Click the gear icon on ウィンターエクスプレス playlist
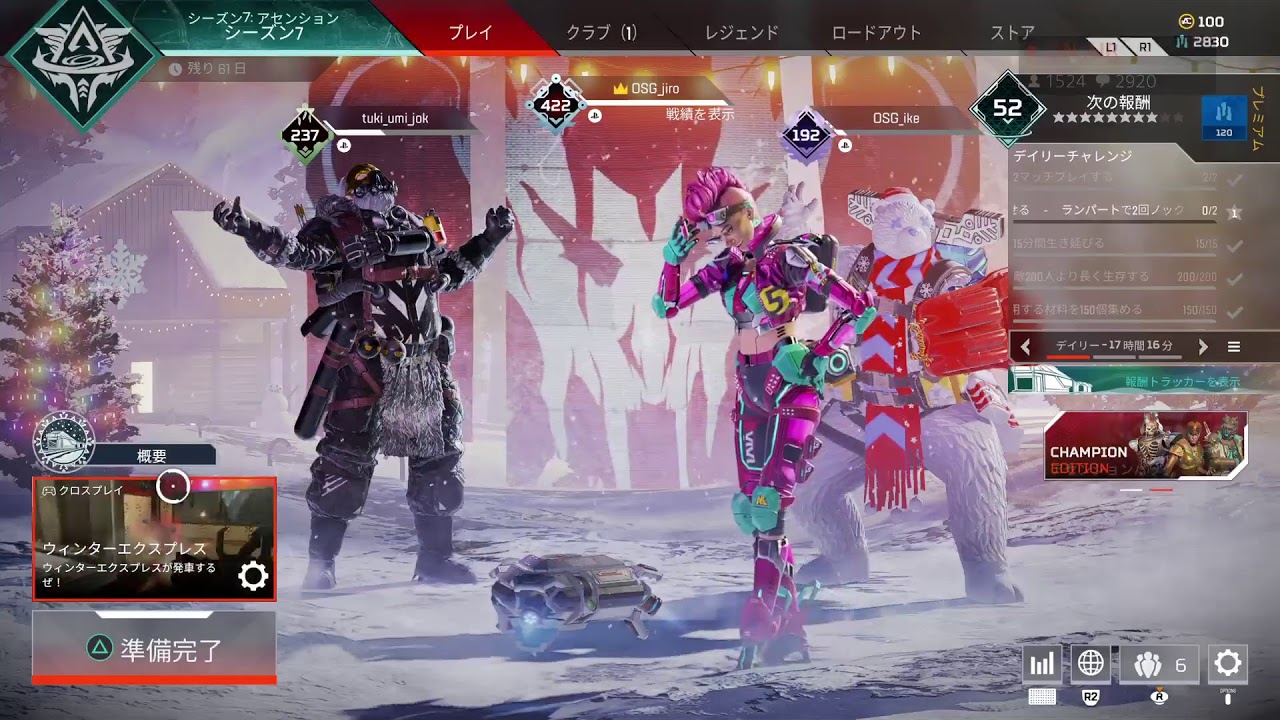 (x=255, y=575)
